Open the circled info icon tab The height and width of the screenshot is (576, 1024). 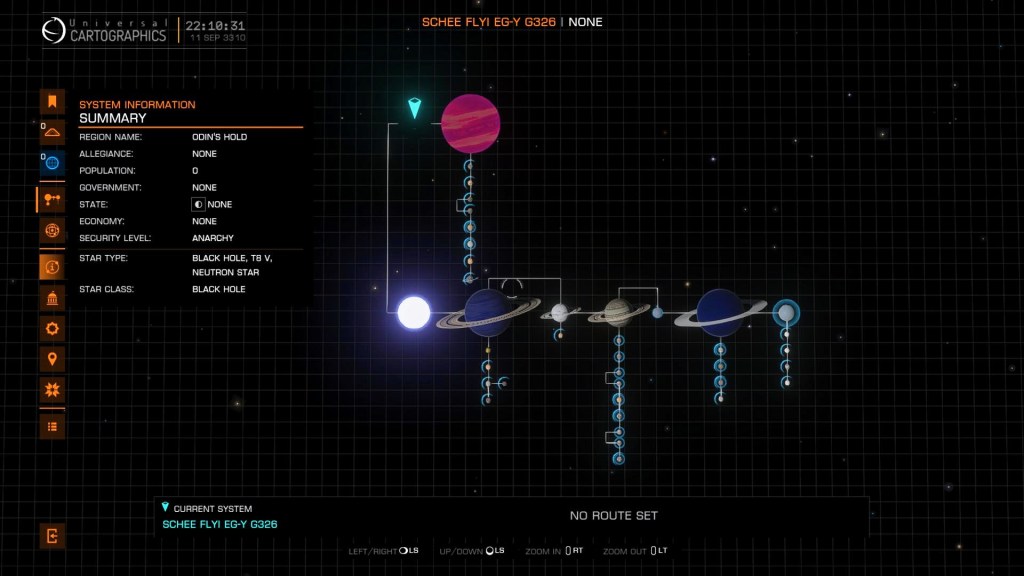(52, 267)
